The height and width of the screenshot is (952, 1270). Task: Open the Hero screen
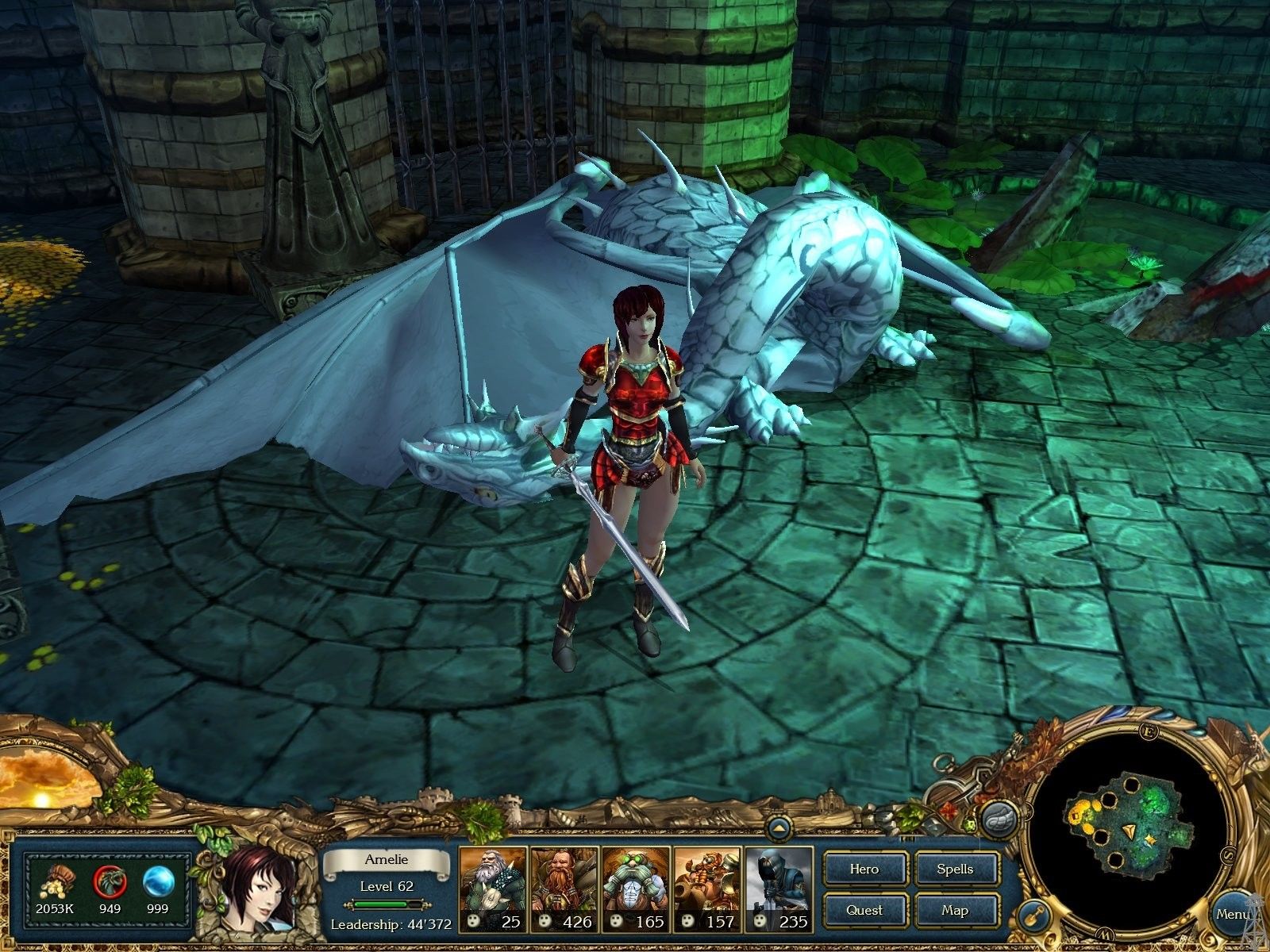pos(864,869)
